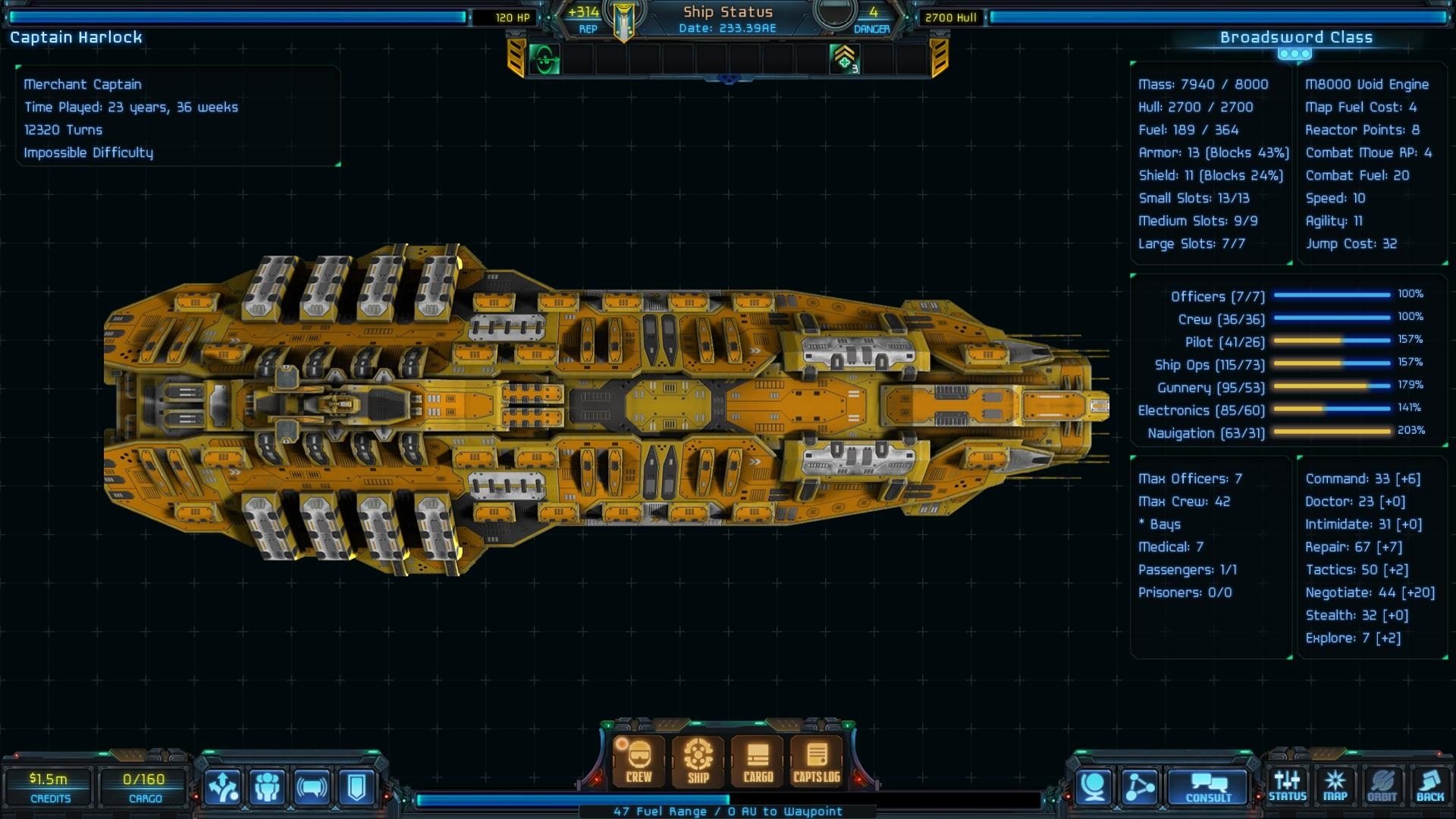Click the comms chat bubbles icon

pyautogui.click(x=311, y=786)
